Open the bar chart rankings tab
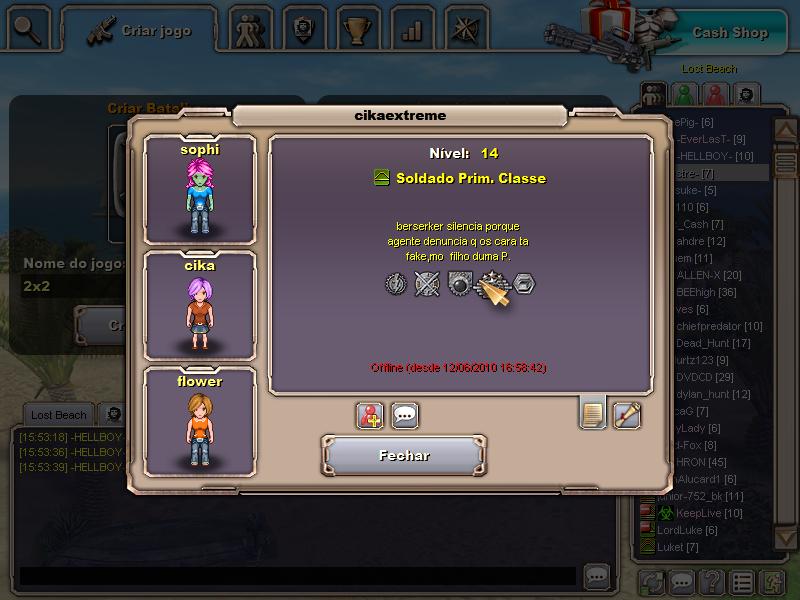 [x=411, y=30]
